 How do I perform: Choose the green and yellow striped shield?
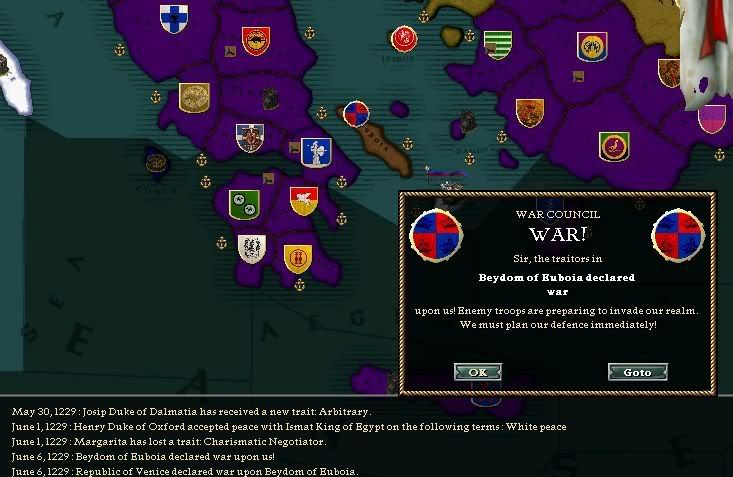pyautogui.click(x=498, y=44)
